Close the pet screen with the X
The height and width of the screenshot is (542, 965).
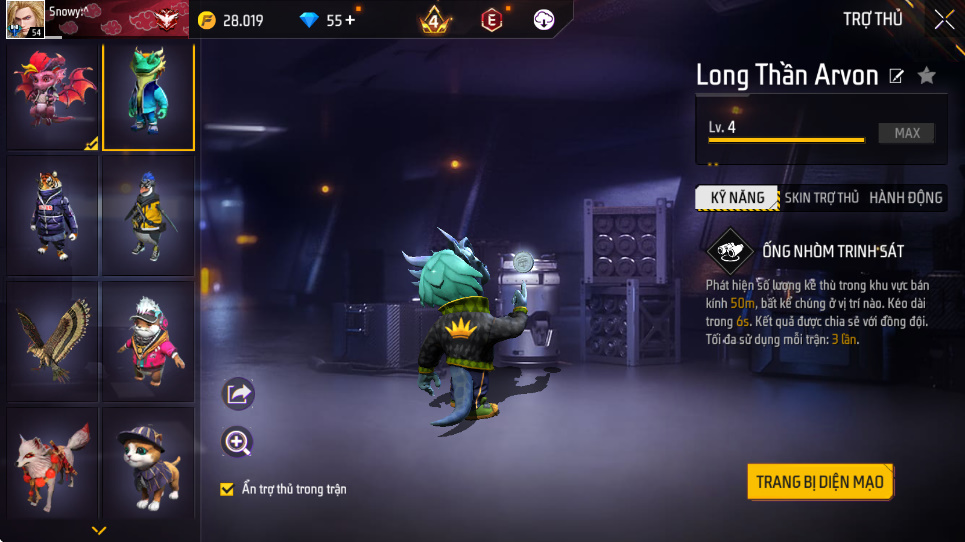944,19
